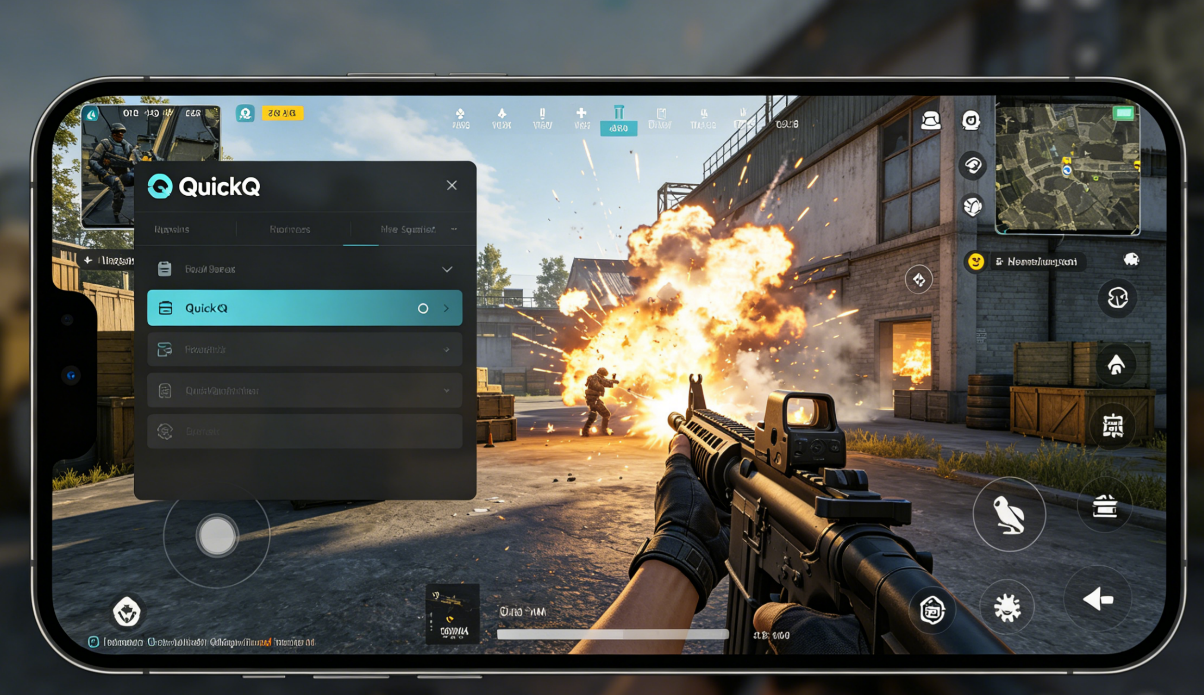Screen dimensions: 1204x695
Task: Tap the helmet icon left of minimap
Action: 931,121
